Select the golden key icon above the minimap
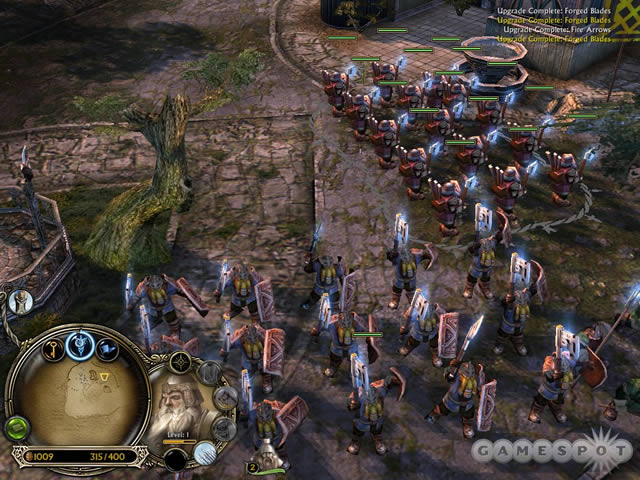 [50, 349]
